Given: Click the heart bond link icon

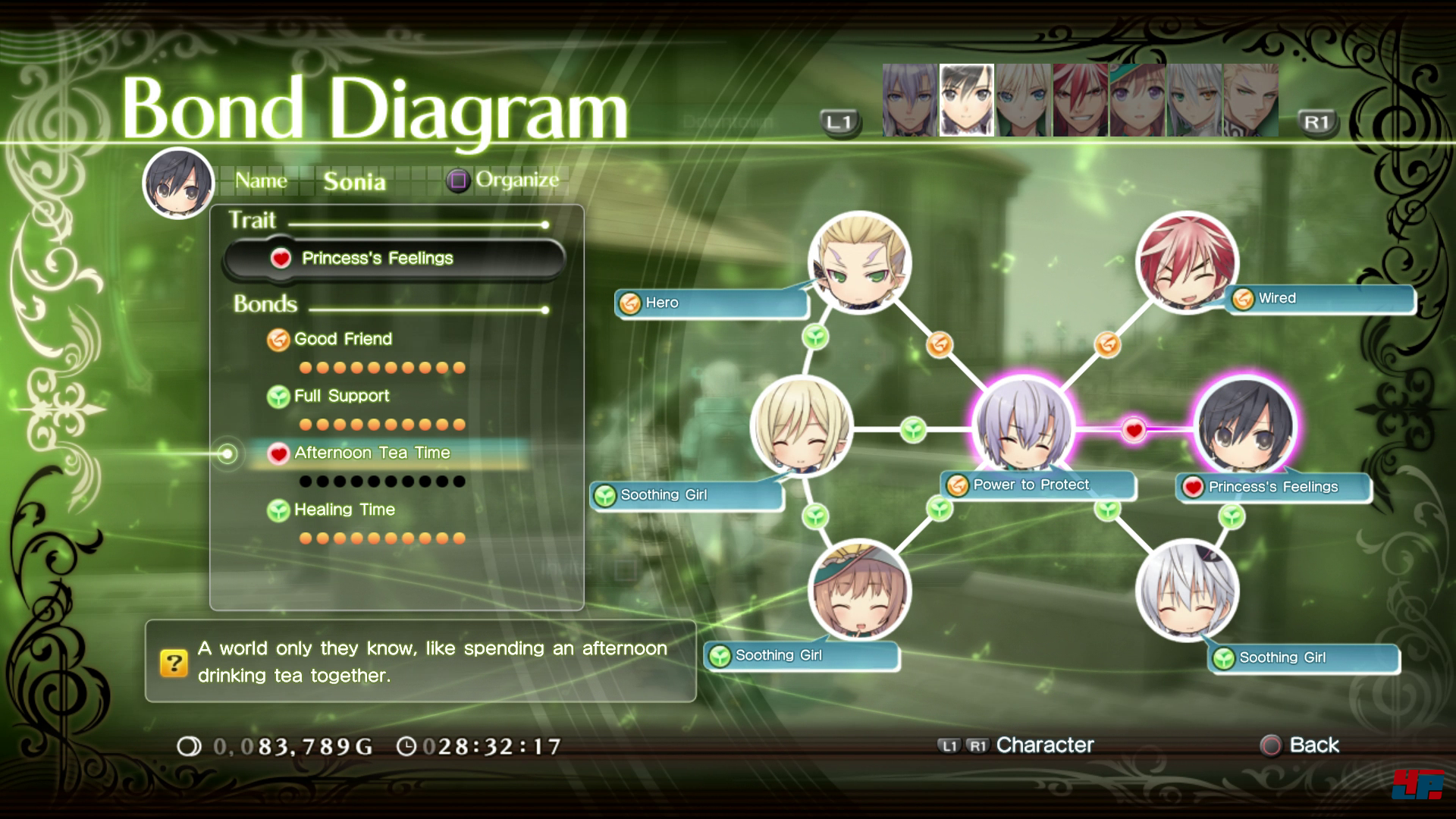Looking at the screenshot, I should coord(1134,430).
